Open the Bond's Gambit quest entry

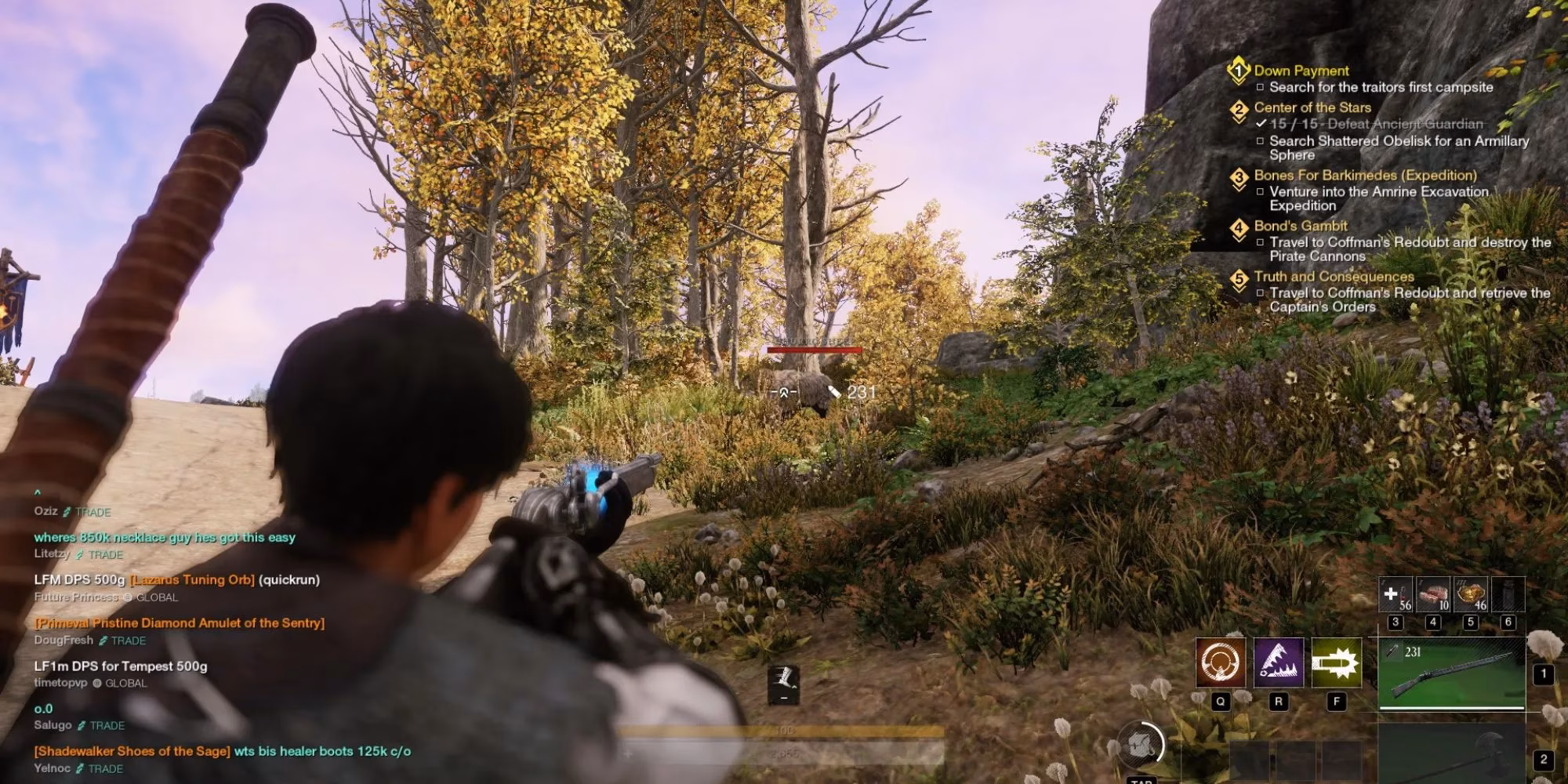point(1300,226)
